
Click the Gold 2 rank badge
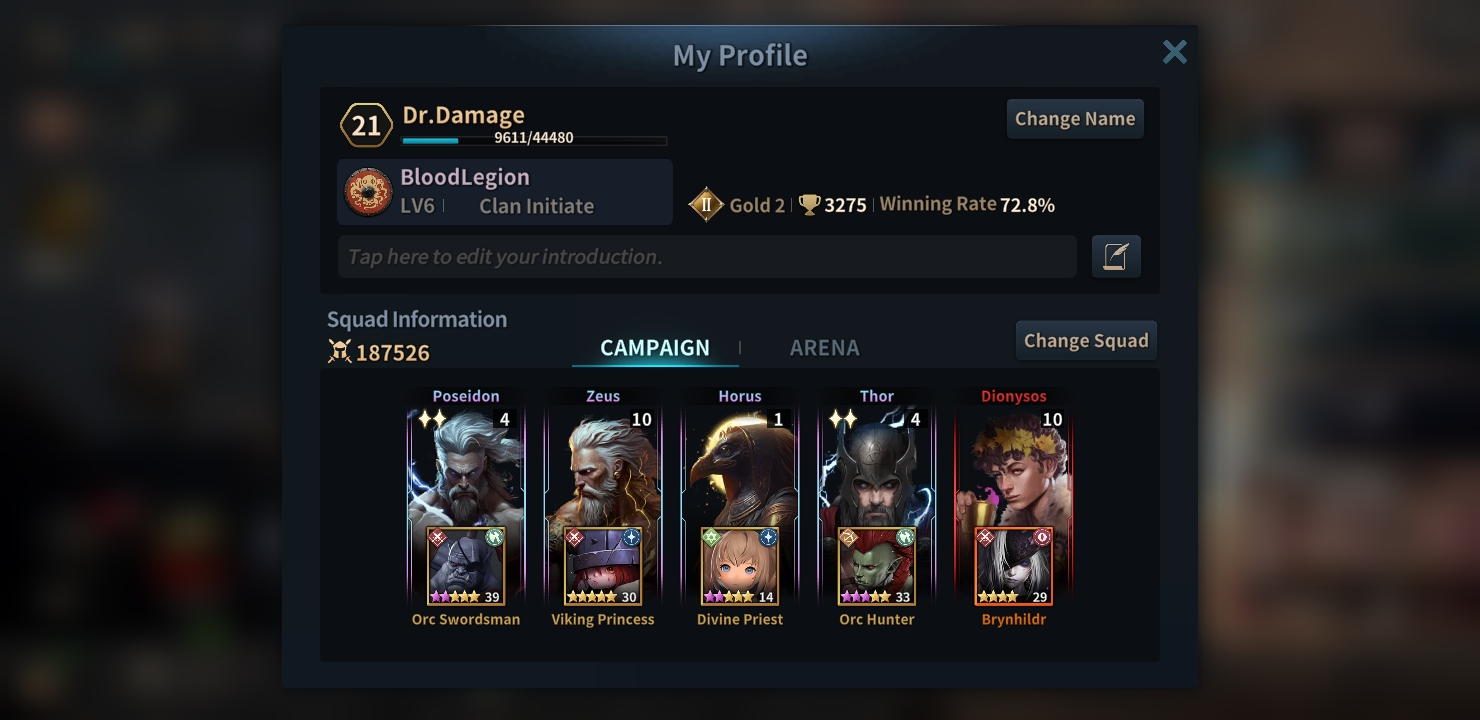[706, 205]
